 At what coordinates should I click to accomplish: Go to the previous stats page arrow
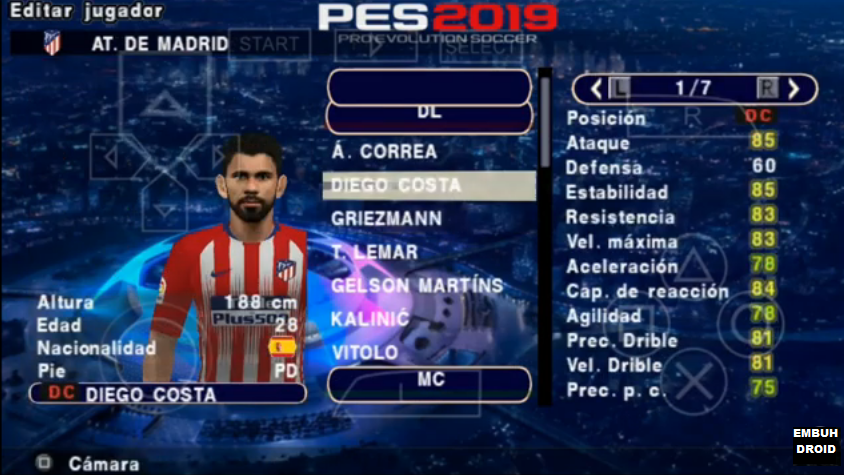tap(595, 88)
